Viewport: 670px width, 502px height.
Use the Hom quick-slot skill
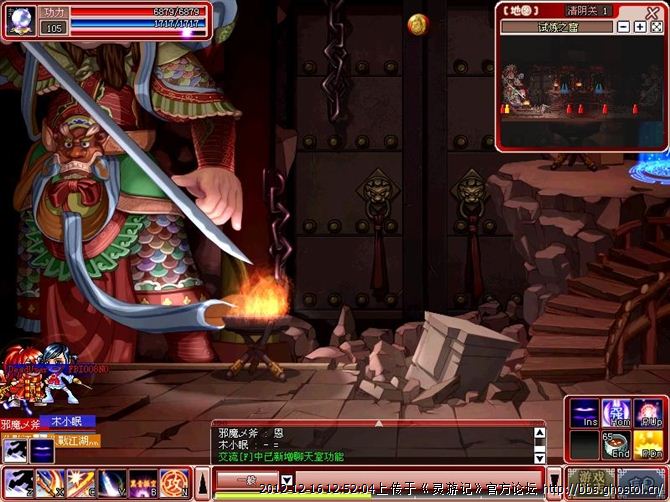pyautogui.click(x=616, y=414)
